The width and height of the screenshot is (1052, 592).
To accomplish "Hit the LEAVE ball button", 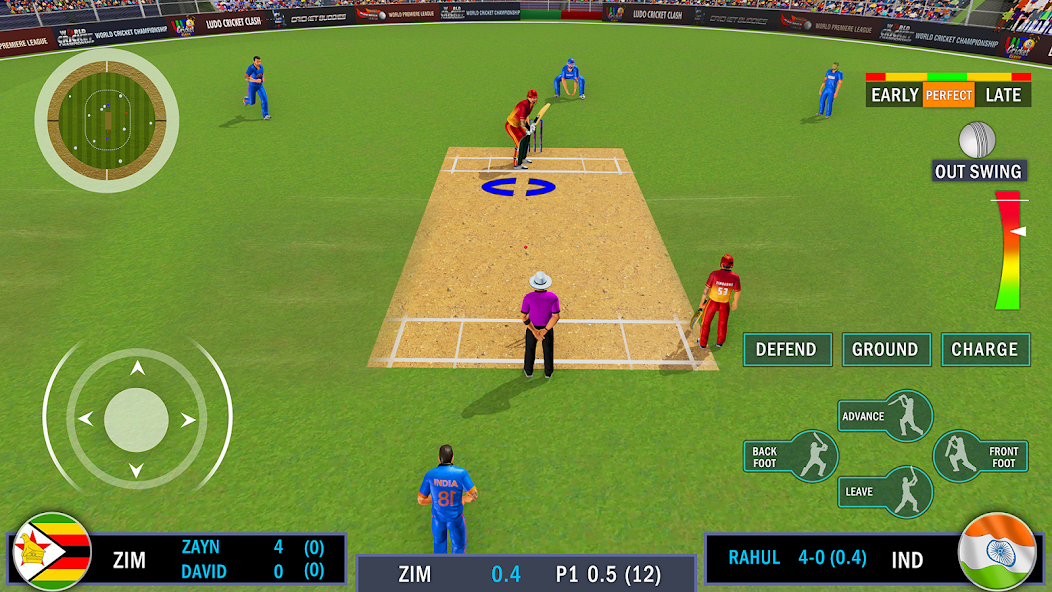I will (x=886, y=491).
